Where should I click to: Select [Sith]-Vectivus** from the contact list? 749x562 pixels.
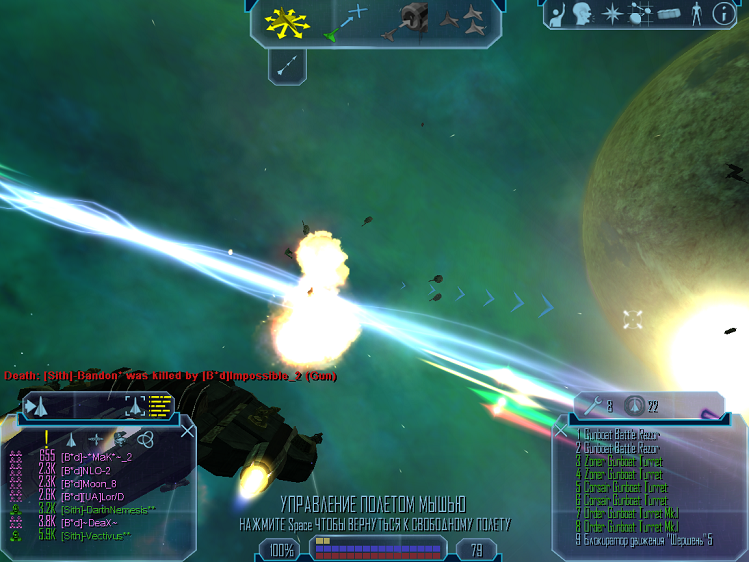(96, 536)
